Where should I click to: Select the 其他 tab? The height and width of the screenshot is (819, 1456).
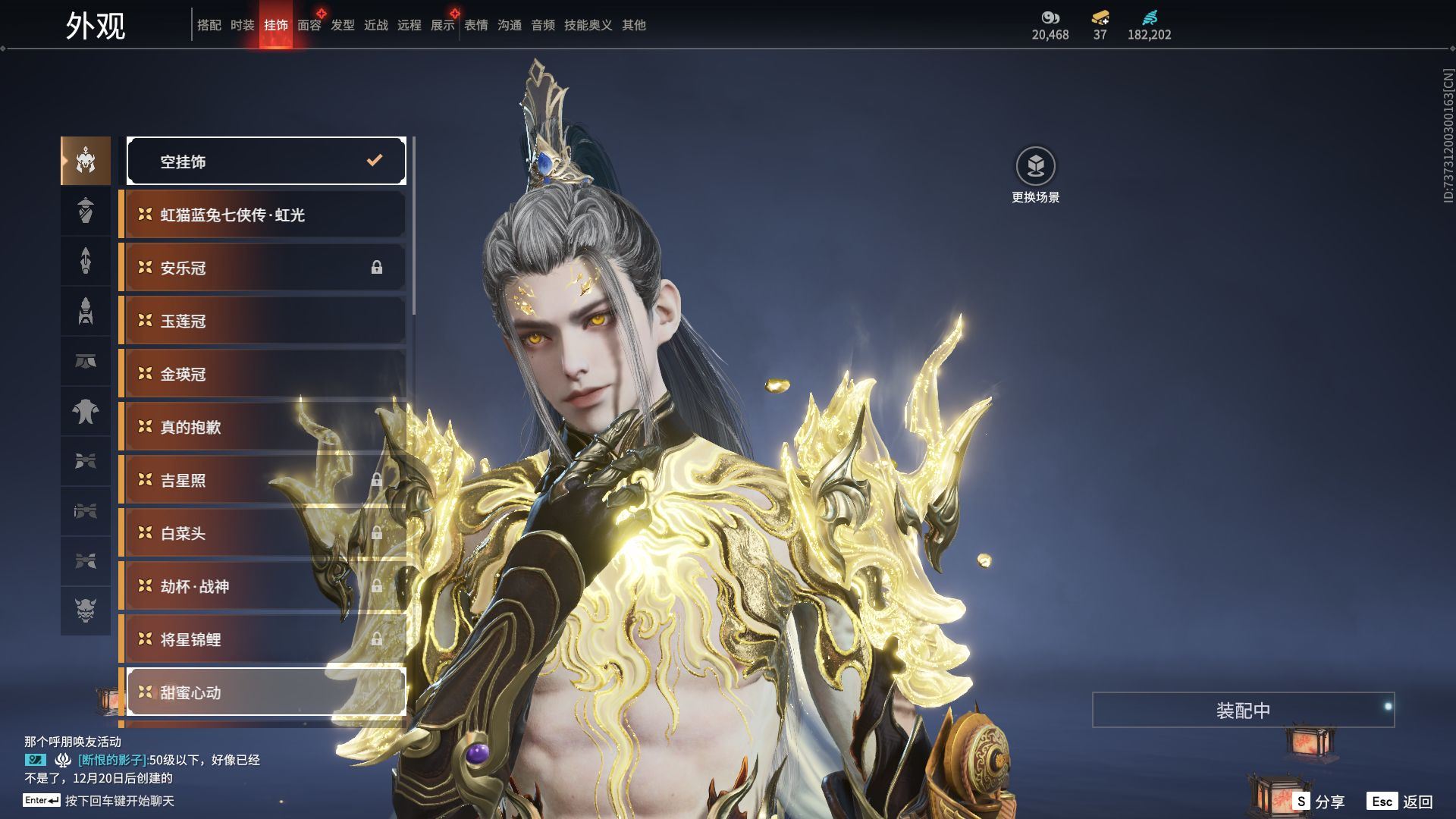coord(634,25)
